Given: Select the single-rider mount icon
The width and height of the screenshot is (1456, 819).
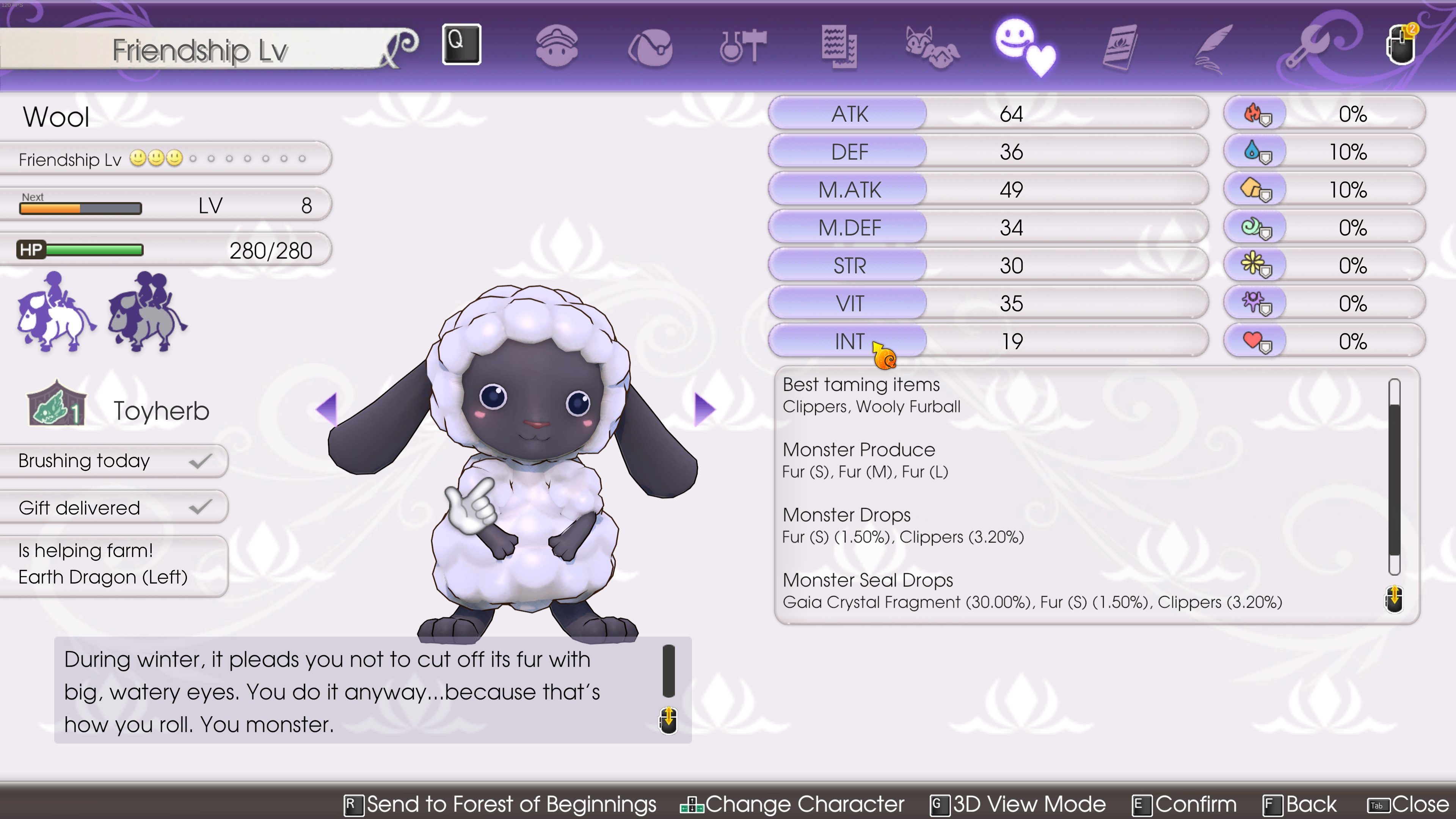Looking at the screenshot, I should (x=55, y=312).
